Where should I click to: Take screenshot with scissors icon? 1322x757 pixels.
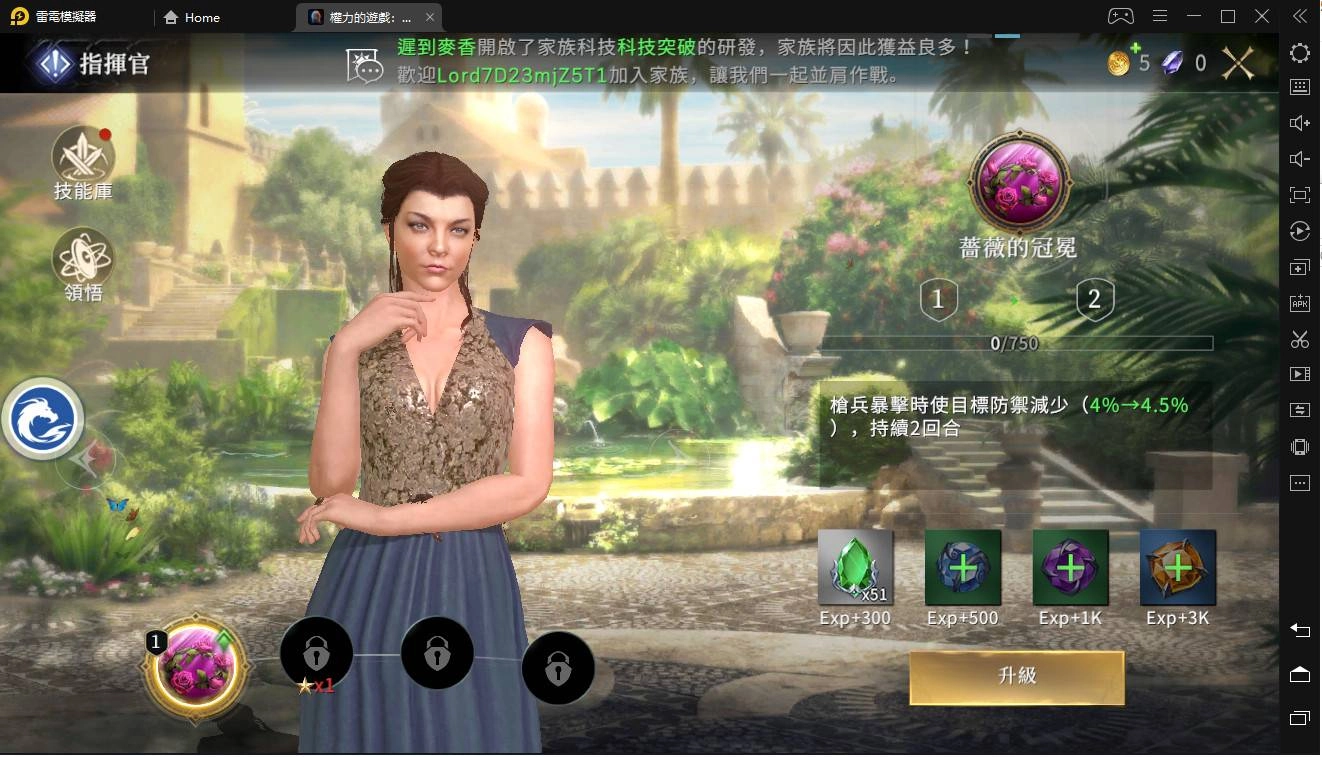1299,339
